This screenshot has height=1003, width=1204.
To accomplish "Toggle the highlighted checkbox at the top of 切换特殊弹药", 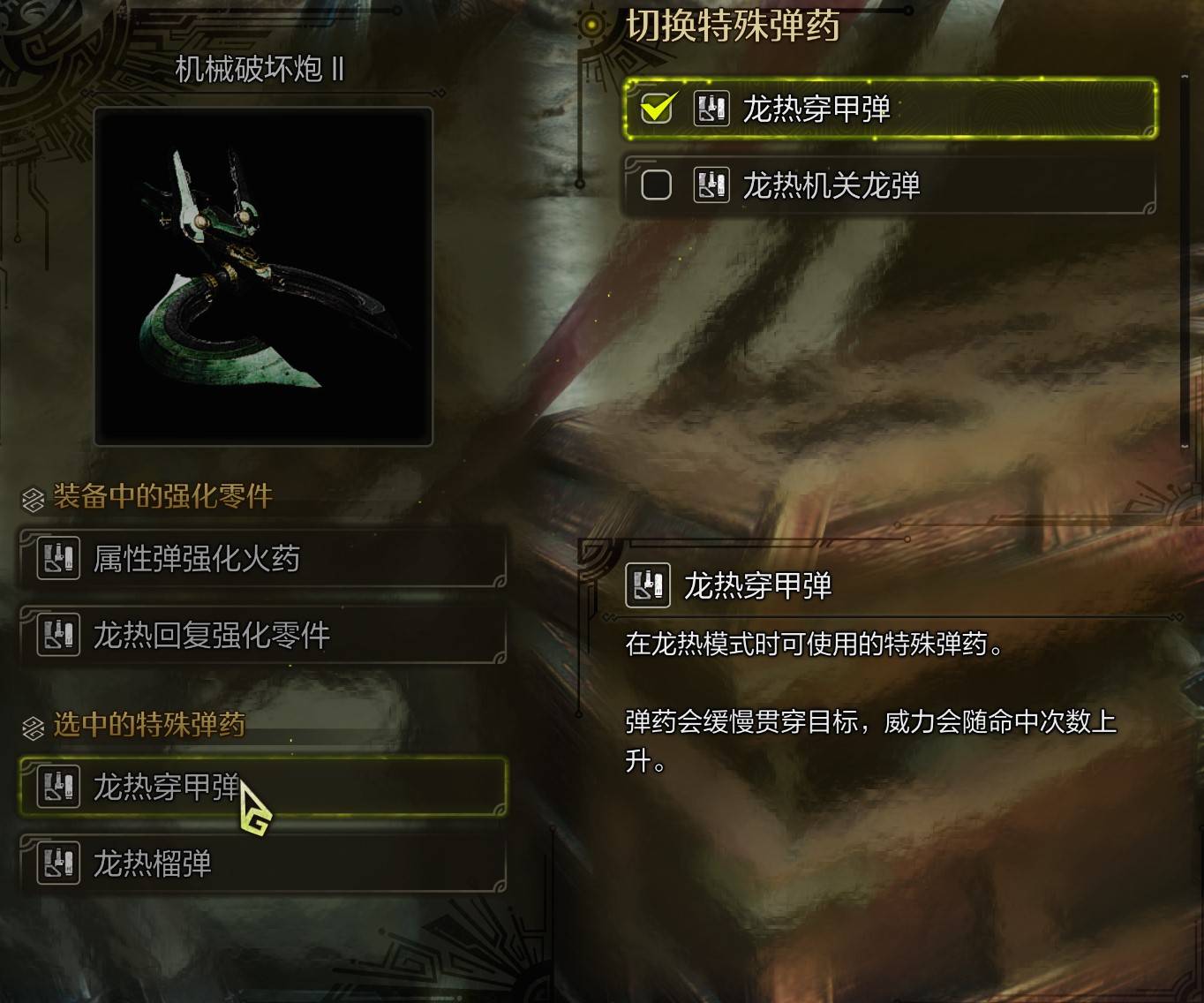I will (x=654, y=109).
